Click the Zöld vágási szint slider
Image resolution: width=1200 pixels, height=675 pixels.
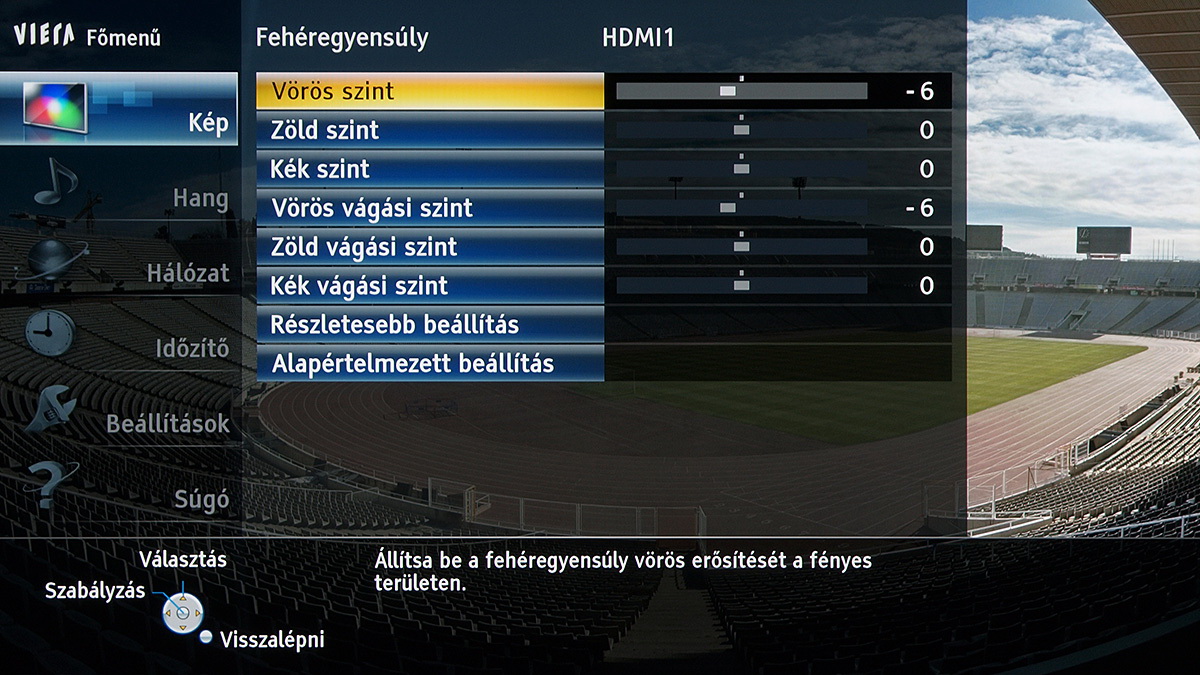741,247
